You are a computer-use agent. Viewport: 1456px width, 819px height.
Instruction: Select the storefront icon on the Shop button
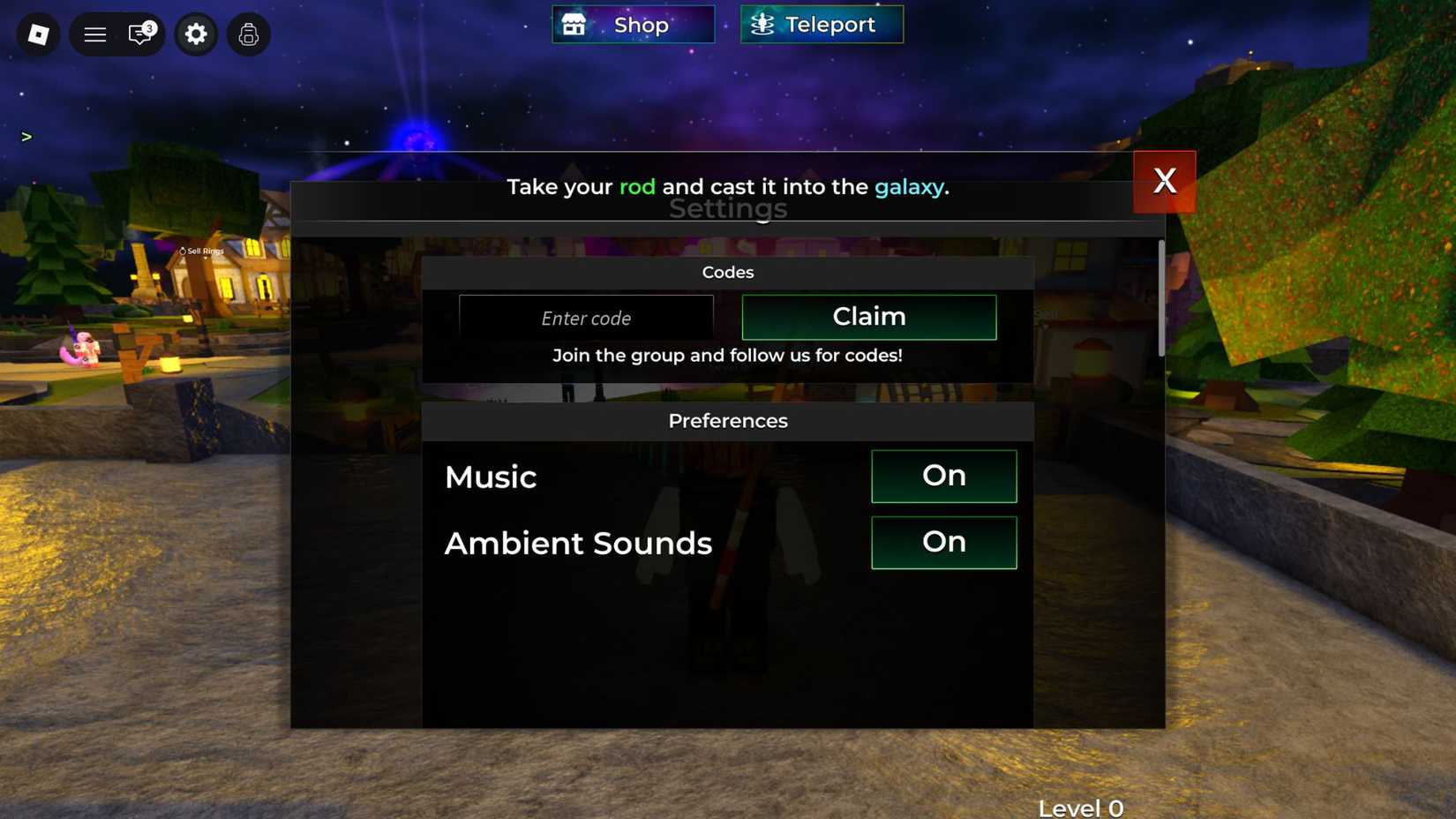(574, 24)
